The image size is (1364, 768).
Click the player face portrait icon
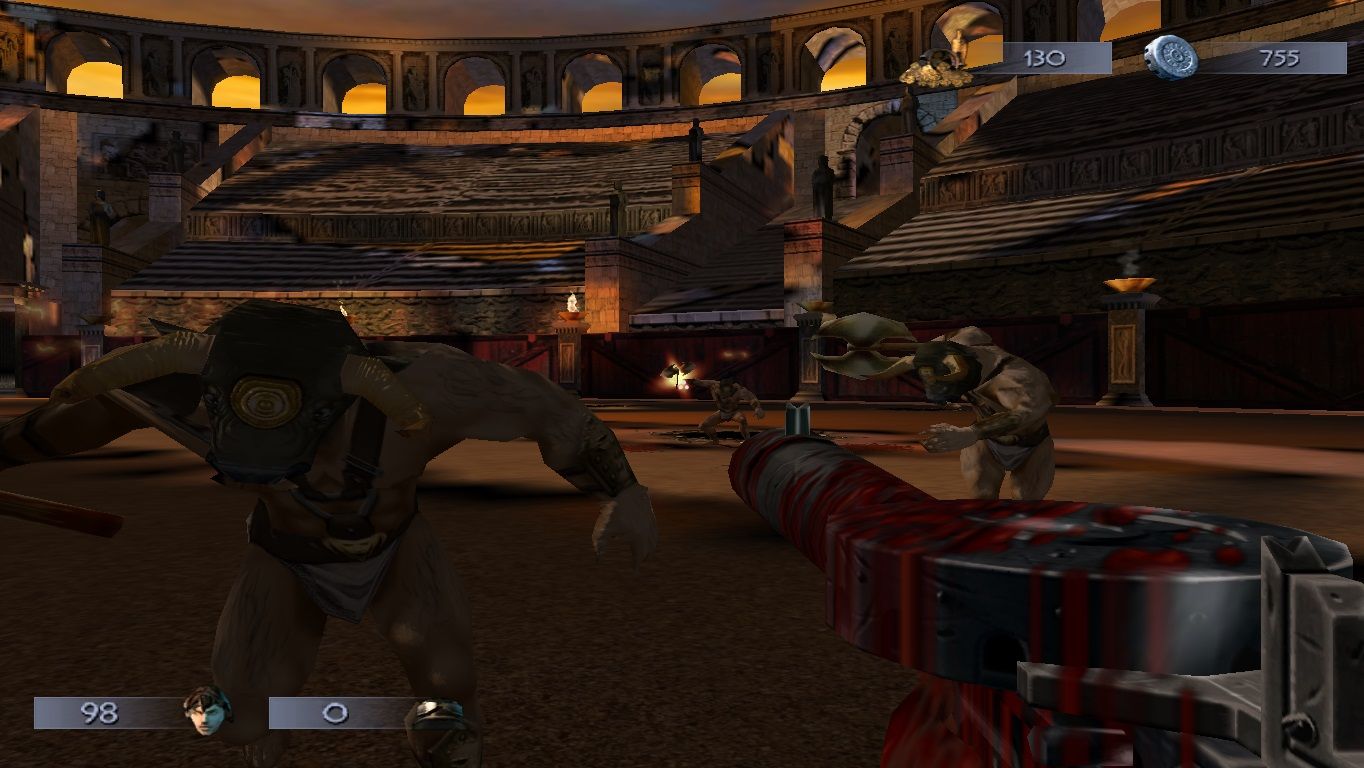tap(207, 711)
